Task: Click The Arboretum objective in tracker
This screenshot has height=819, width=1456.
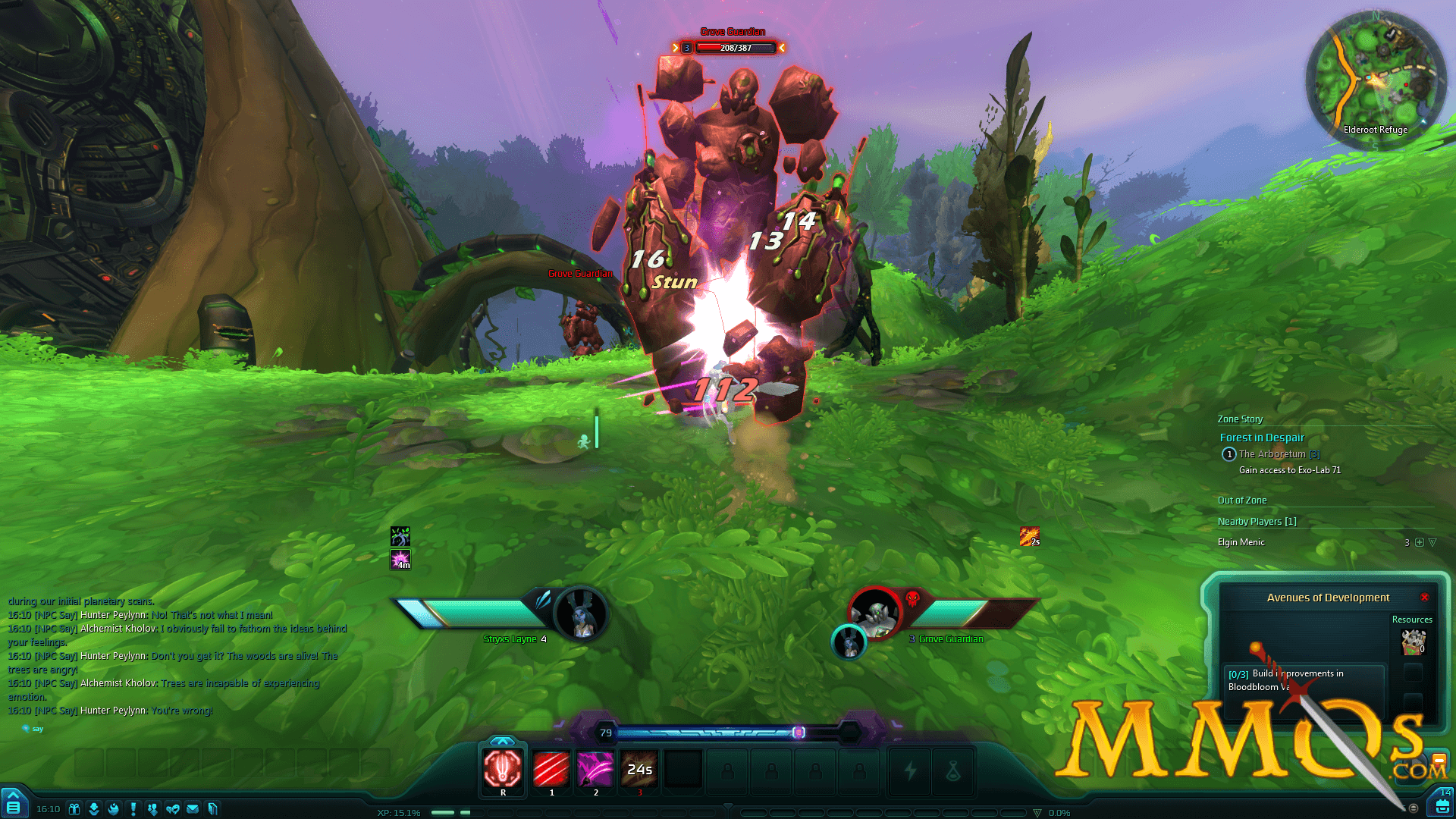Action: pos(1272,454)
